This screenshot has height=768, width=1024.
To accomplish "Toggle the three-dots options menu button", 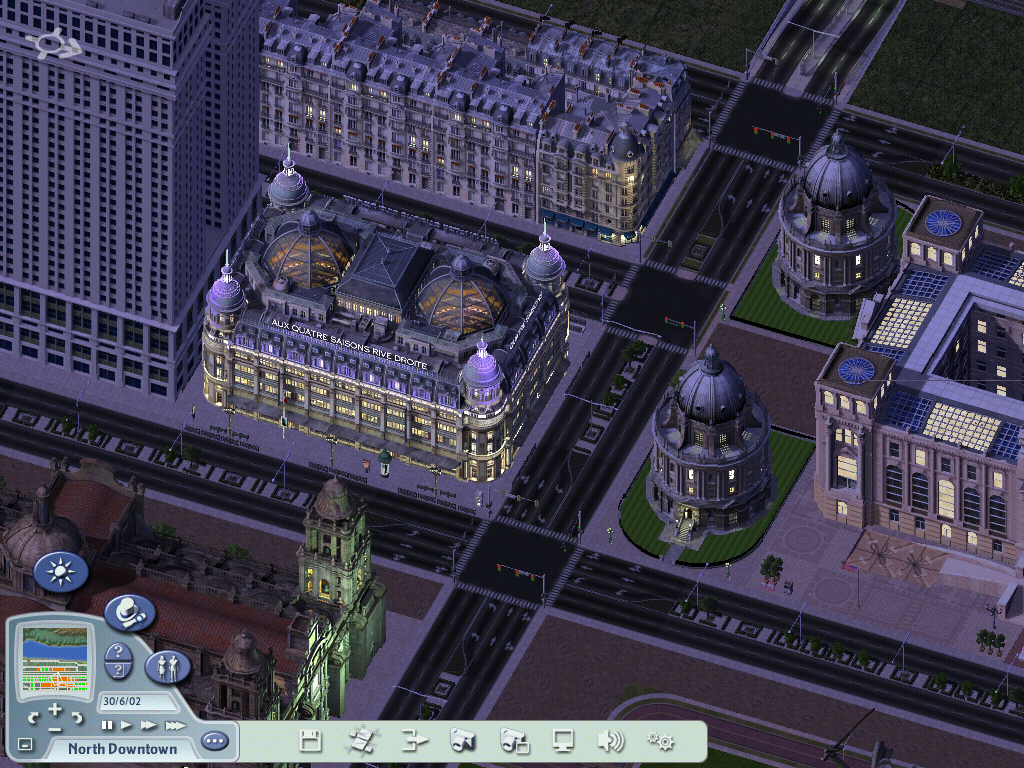I will click(x=215, y=742).
